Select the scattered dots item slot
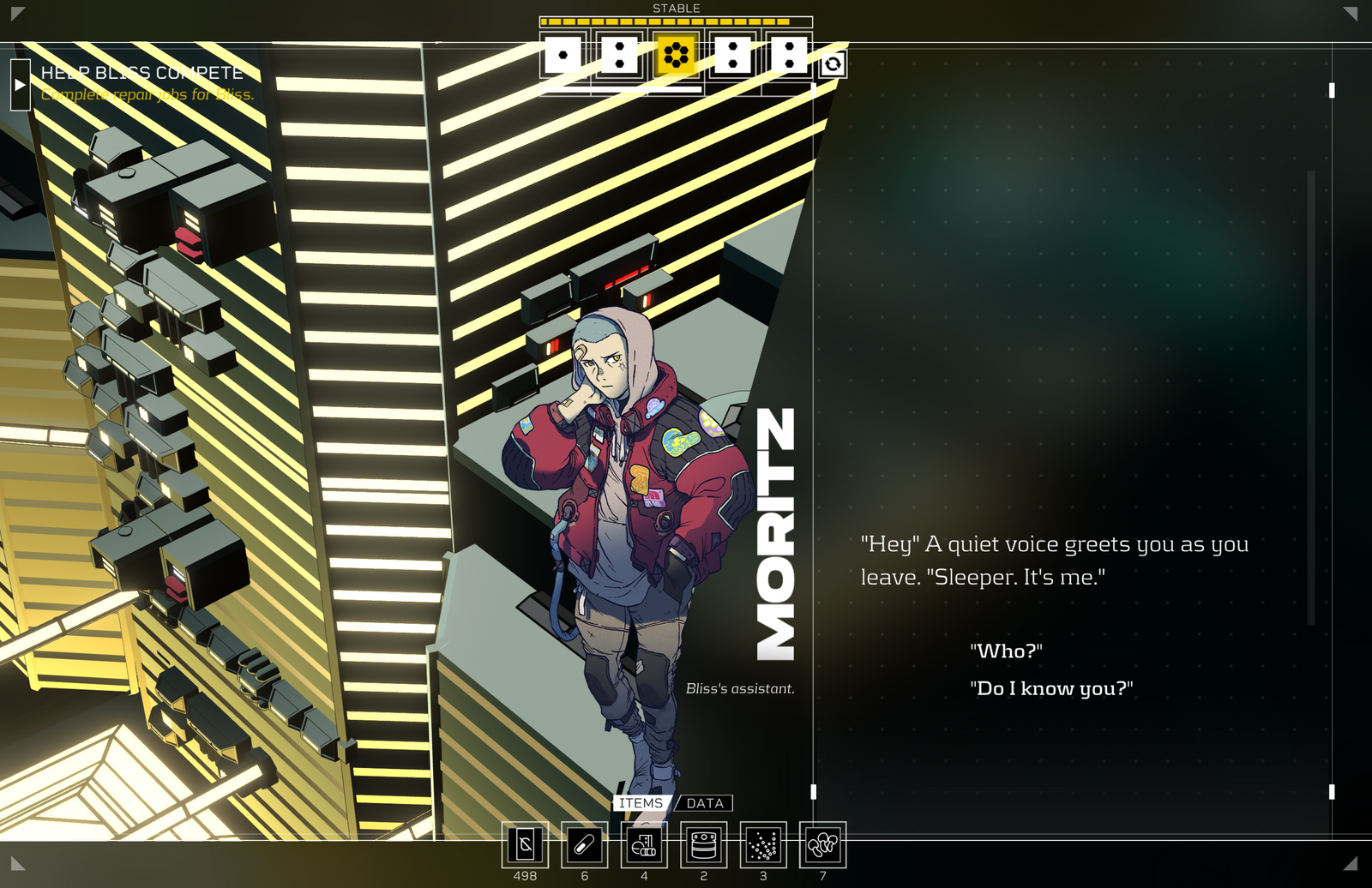 pyautogui.click(x=763, y=845)
